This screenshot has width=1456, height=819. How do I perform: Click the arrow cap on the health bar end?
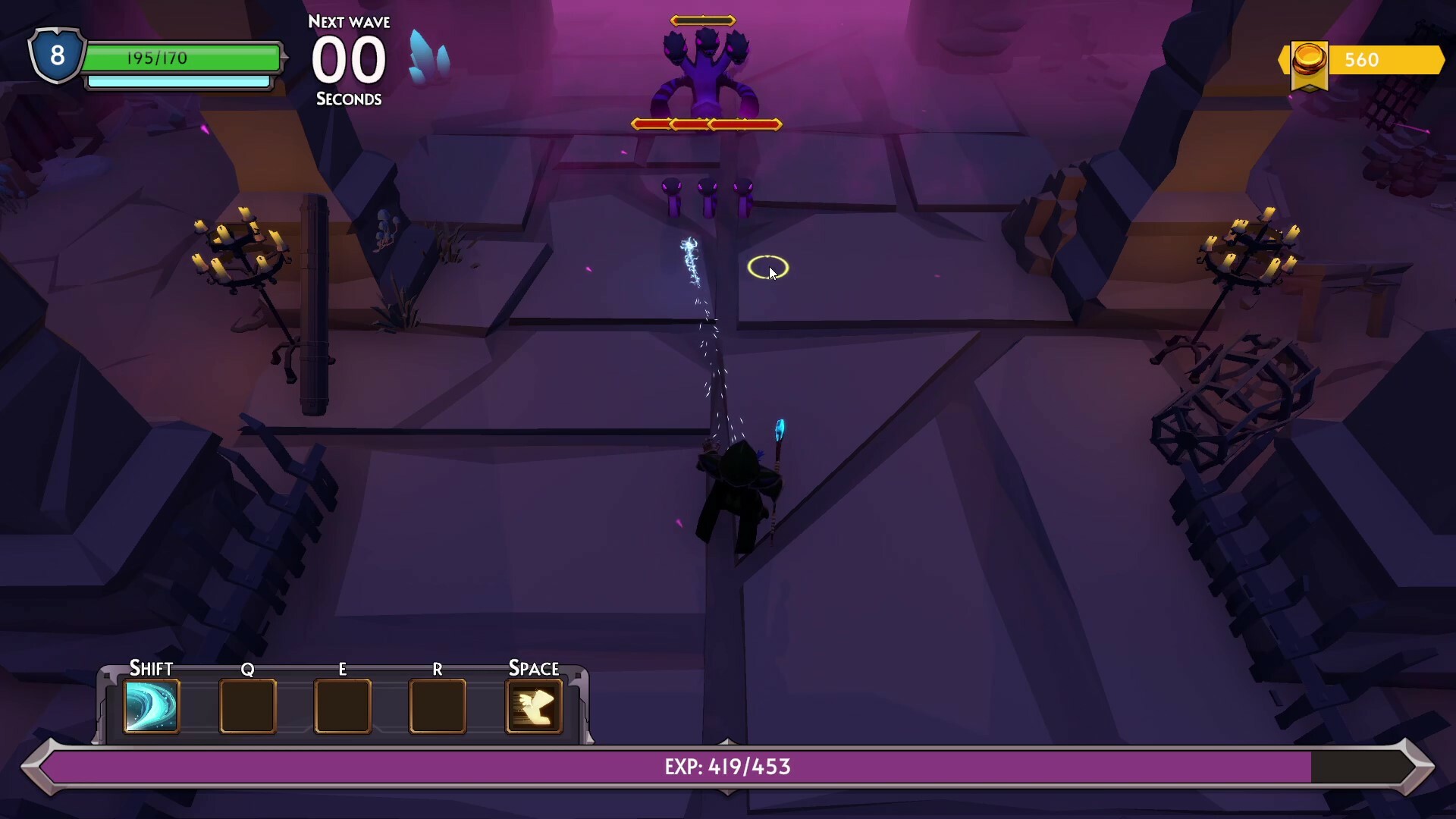pos(283,55)
